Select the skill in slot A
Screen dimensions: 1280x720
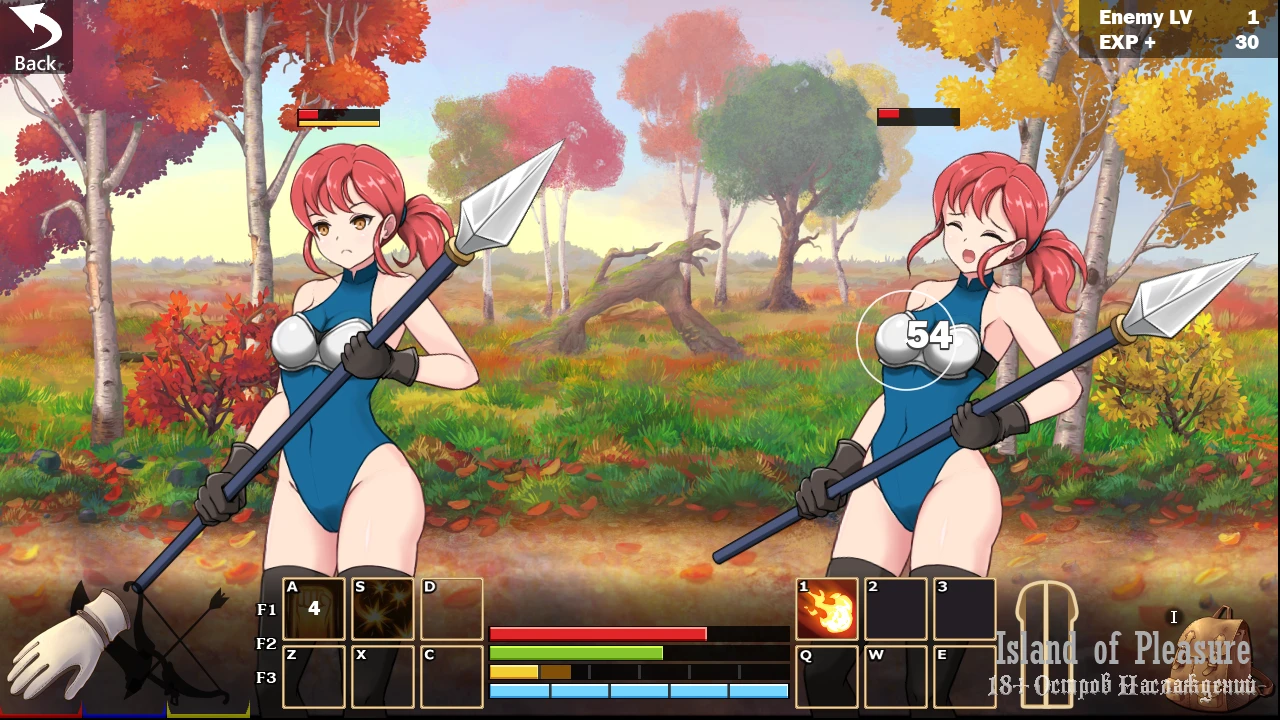point(314,609)
